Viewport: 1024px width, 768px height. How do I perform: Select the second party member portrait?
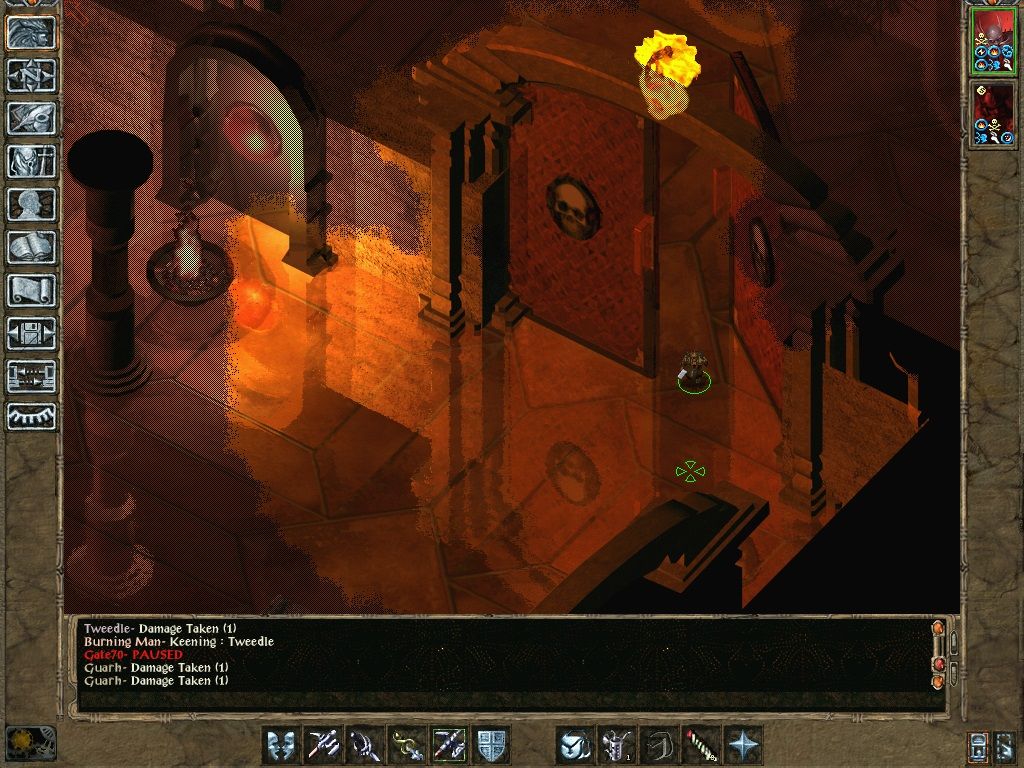(993, 113)
